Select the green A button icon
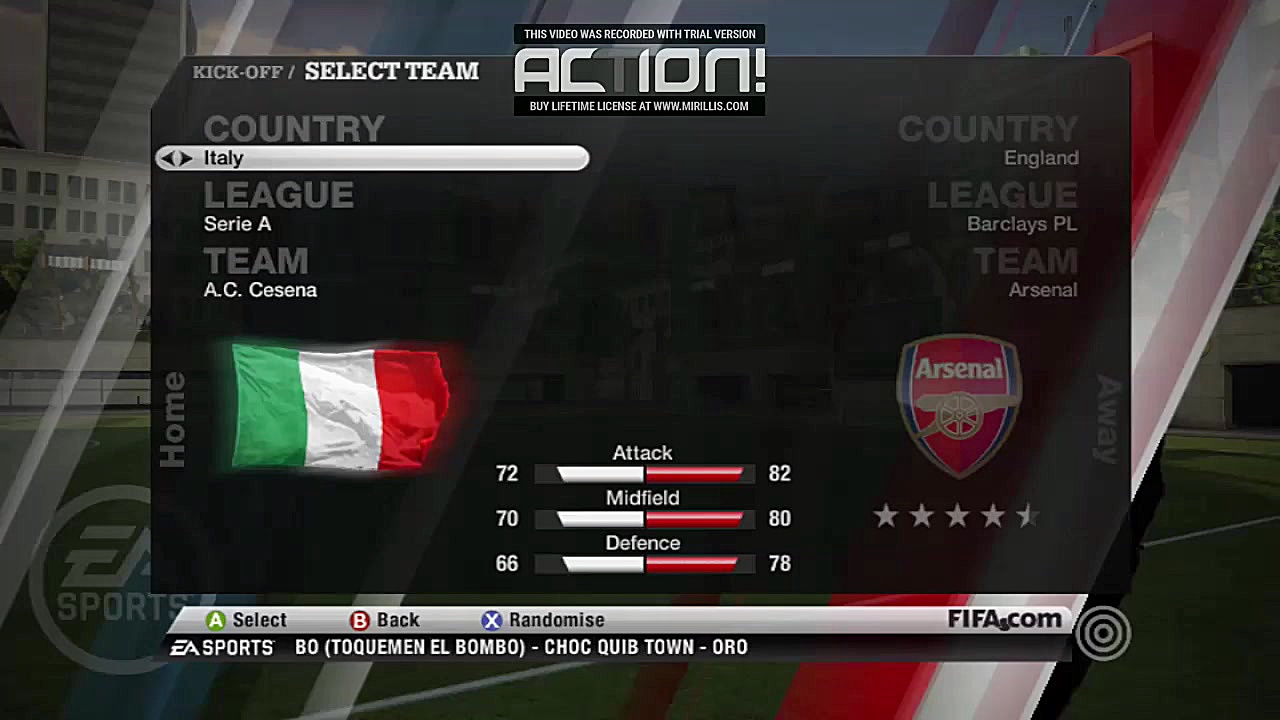 215,620
